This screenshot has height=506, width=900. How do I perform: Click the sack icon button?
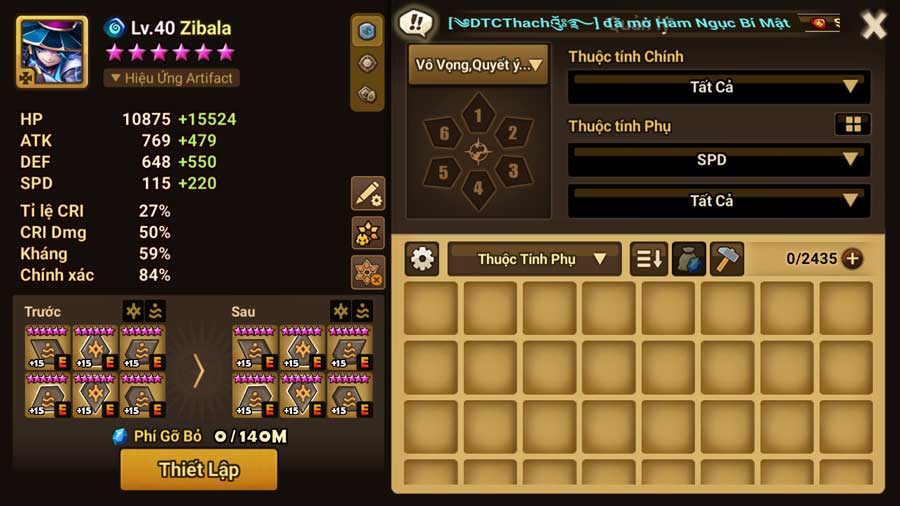tap(688, 259)
